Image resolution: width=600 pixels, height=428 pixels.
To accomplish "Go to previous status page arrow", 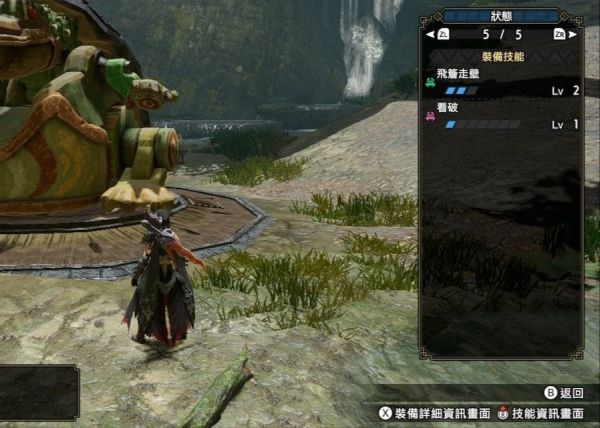I will [430, 35].
